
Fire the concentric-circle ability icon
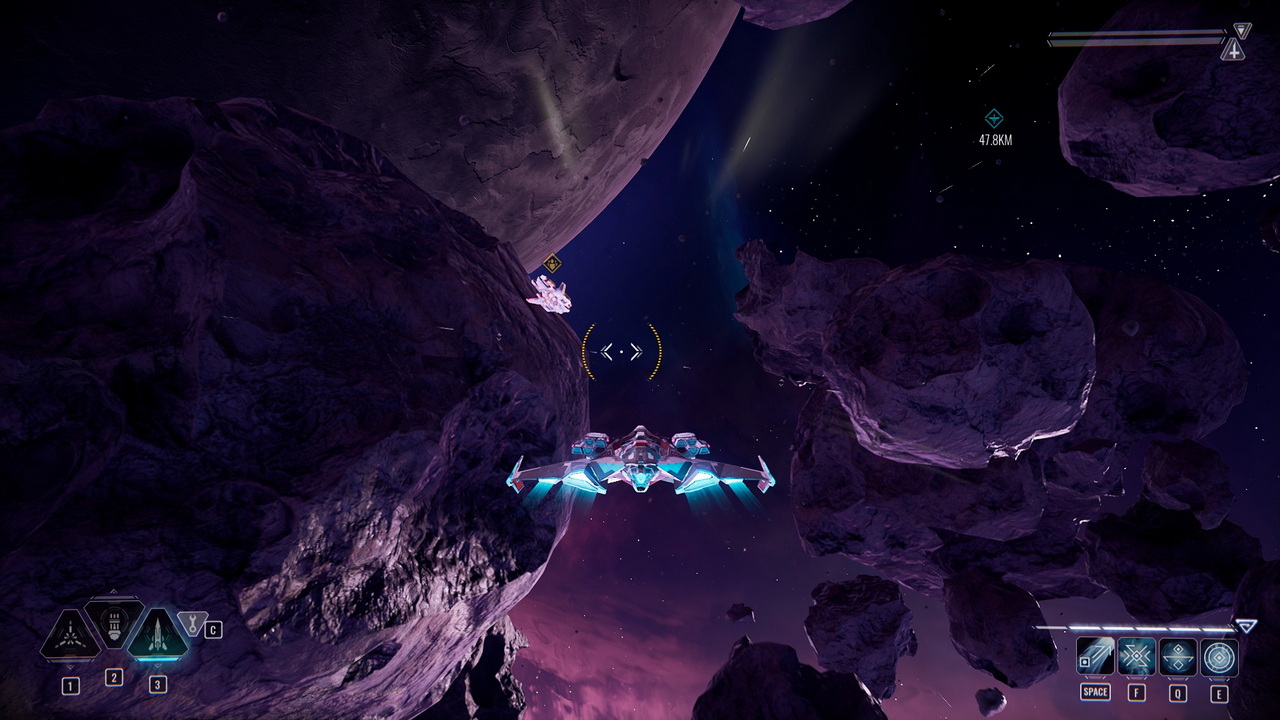[x=1220, y=657]
